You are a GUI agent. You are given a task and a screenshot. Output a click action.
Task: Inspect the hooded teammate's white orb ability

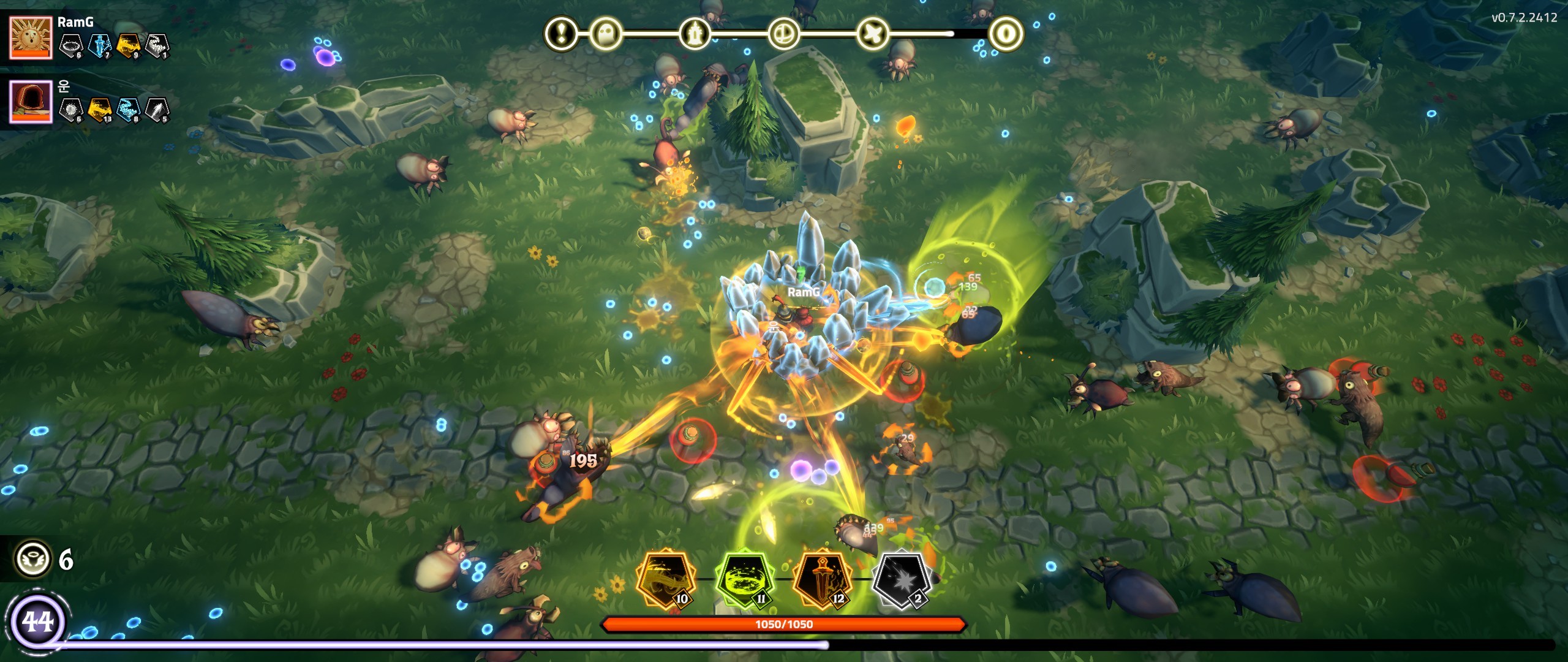click(x=71, y=110)
